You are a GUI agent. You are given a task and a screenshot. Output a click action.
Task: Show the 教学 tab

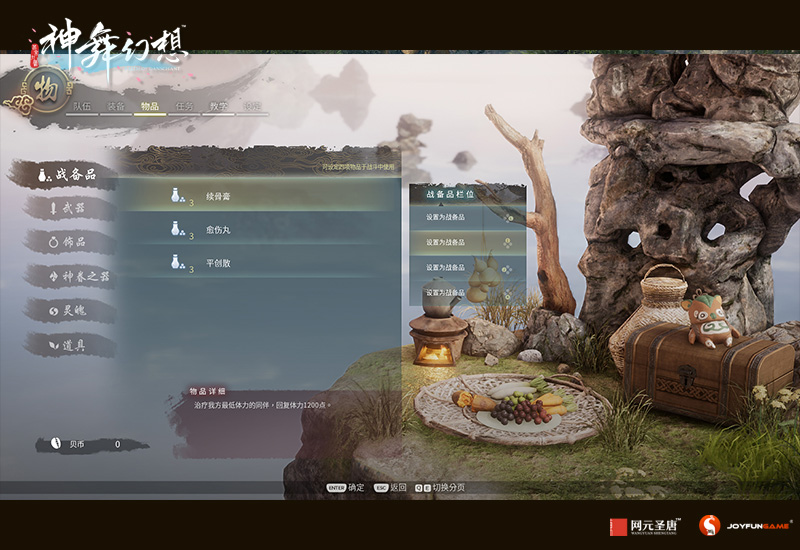(x=219, y=106)
